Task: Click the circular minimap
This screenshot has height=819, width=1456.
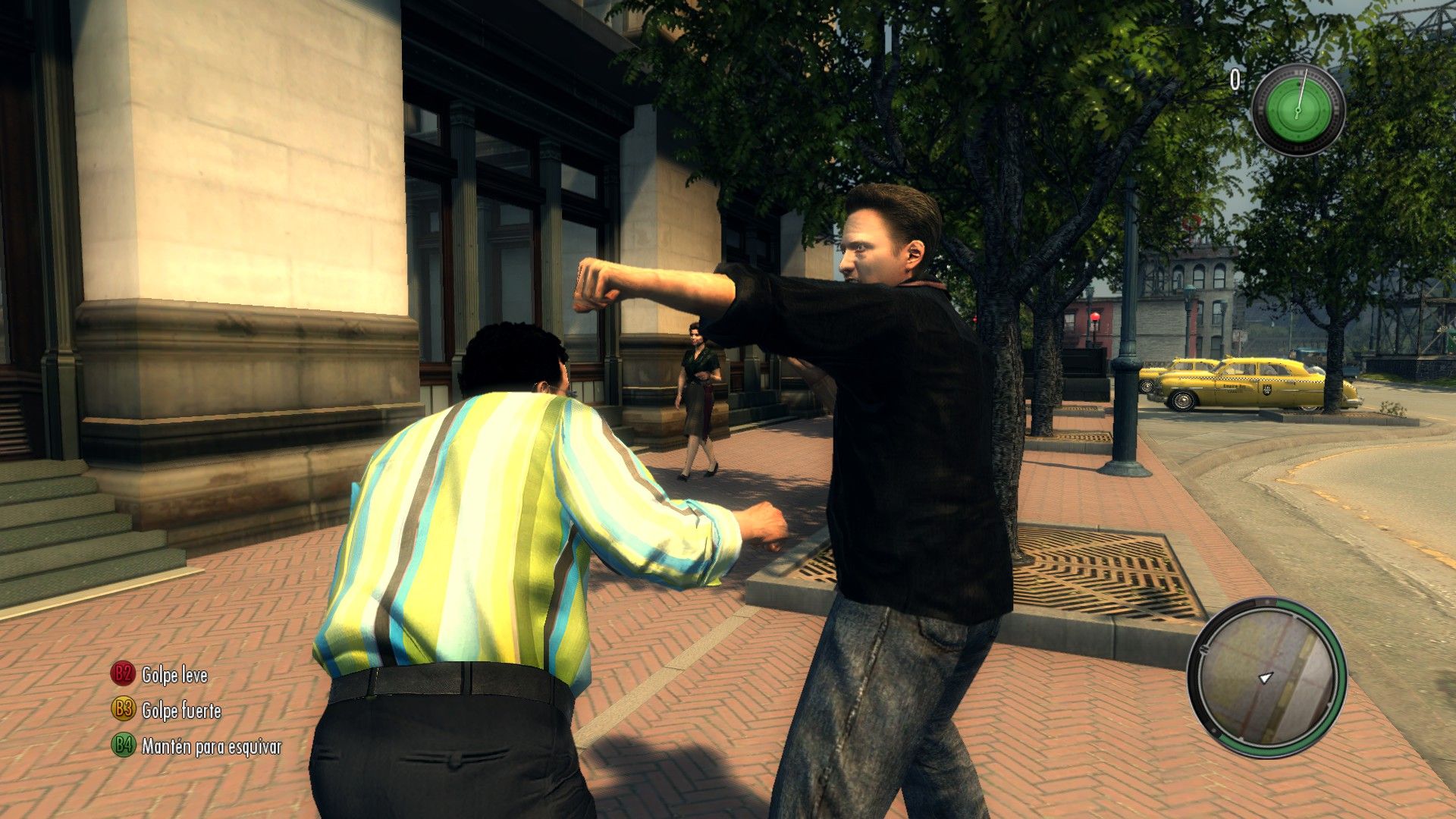Action: 1266,676
